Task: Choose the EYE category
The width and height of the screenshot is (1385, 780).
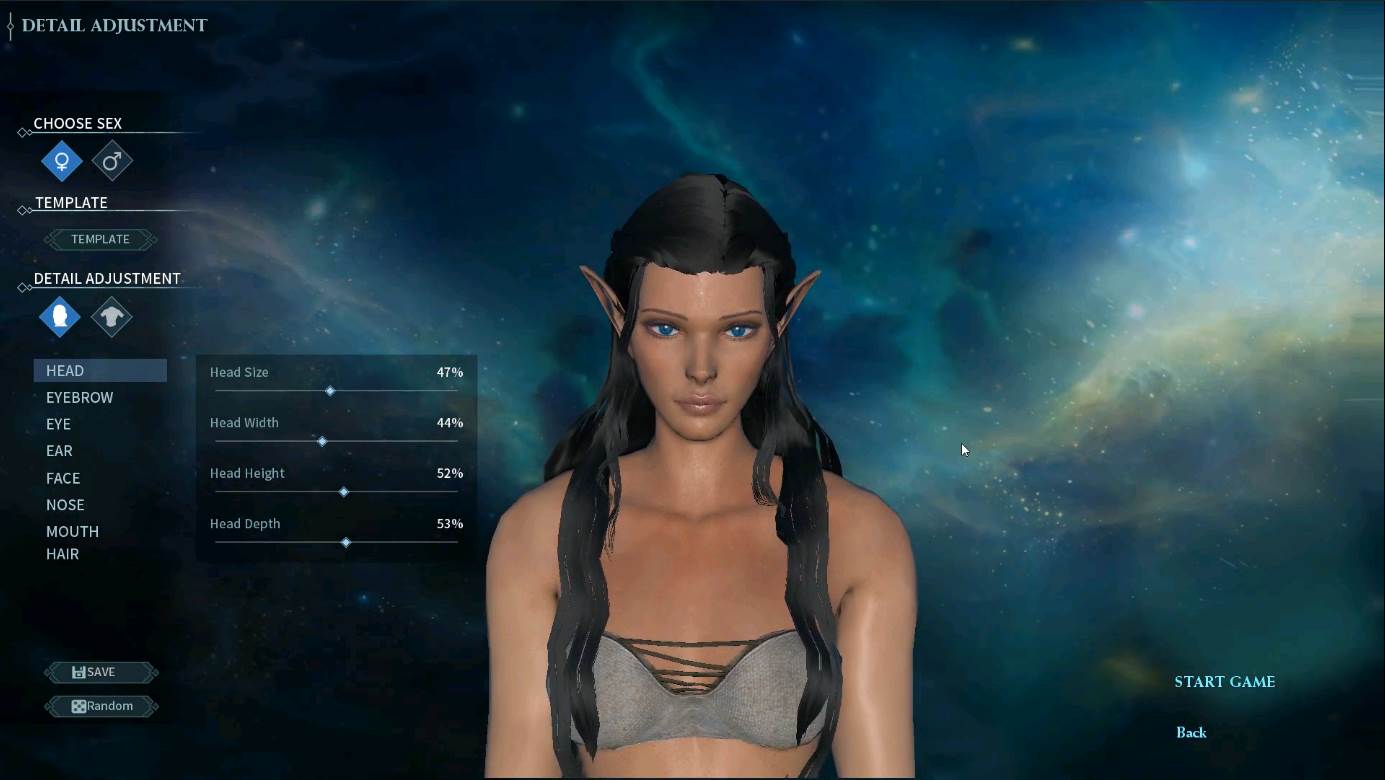Action: 58,424
